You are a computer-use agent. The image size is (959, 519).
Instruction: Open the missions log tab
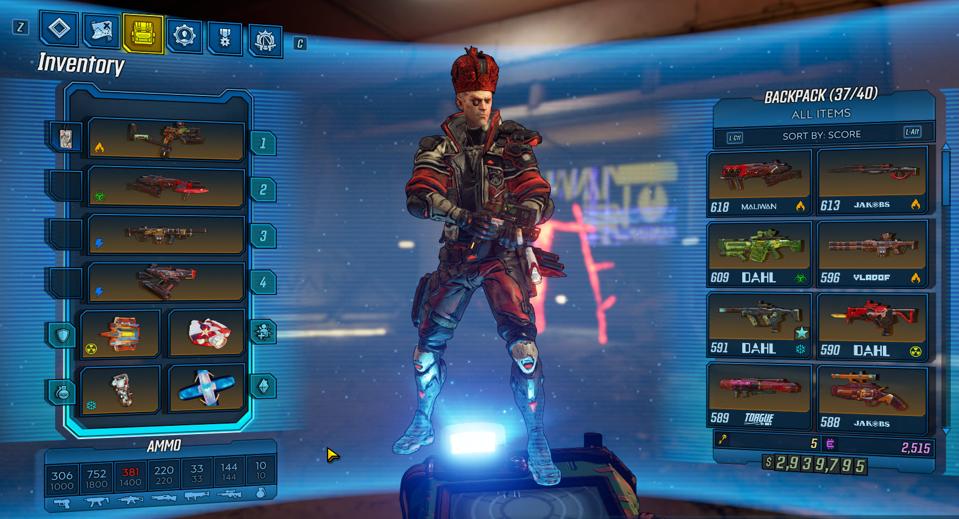[x=59, y=29]
